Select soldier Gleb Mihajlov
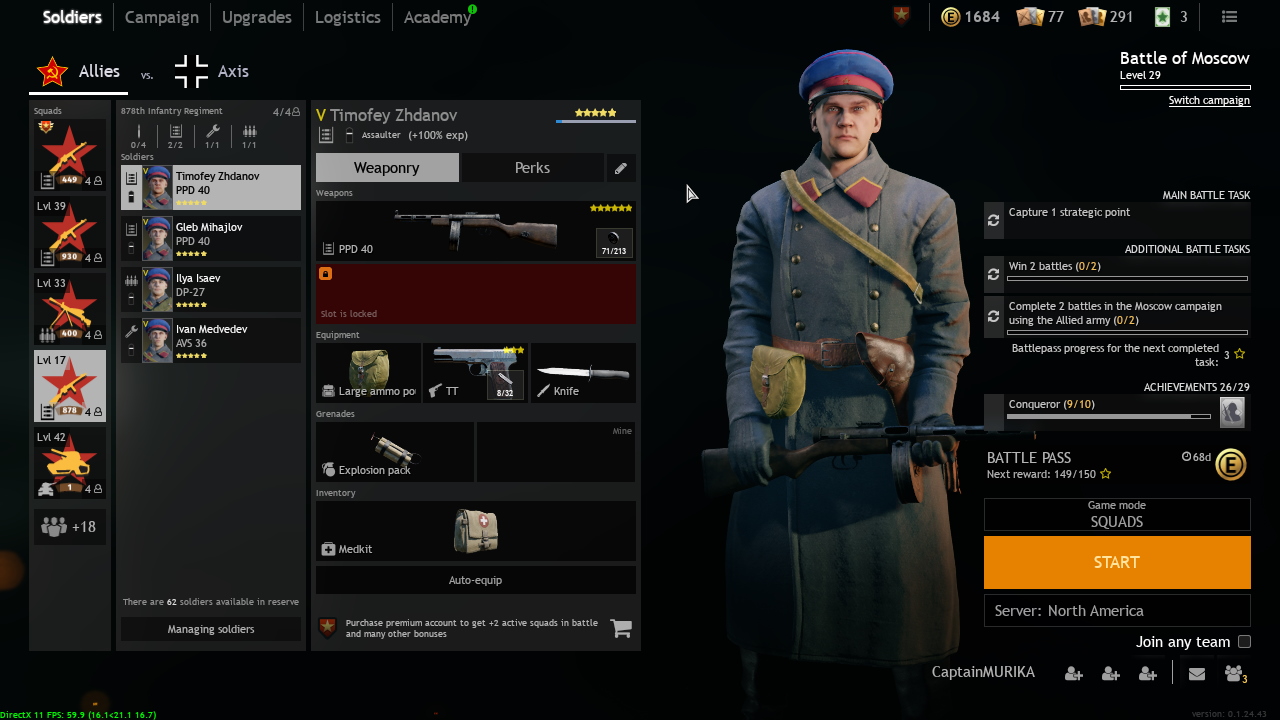This screenshot has height=720, width=1280. (x=211, y=238)
